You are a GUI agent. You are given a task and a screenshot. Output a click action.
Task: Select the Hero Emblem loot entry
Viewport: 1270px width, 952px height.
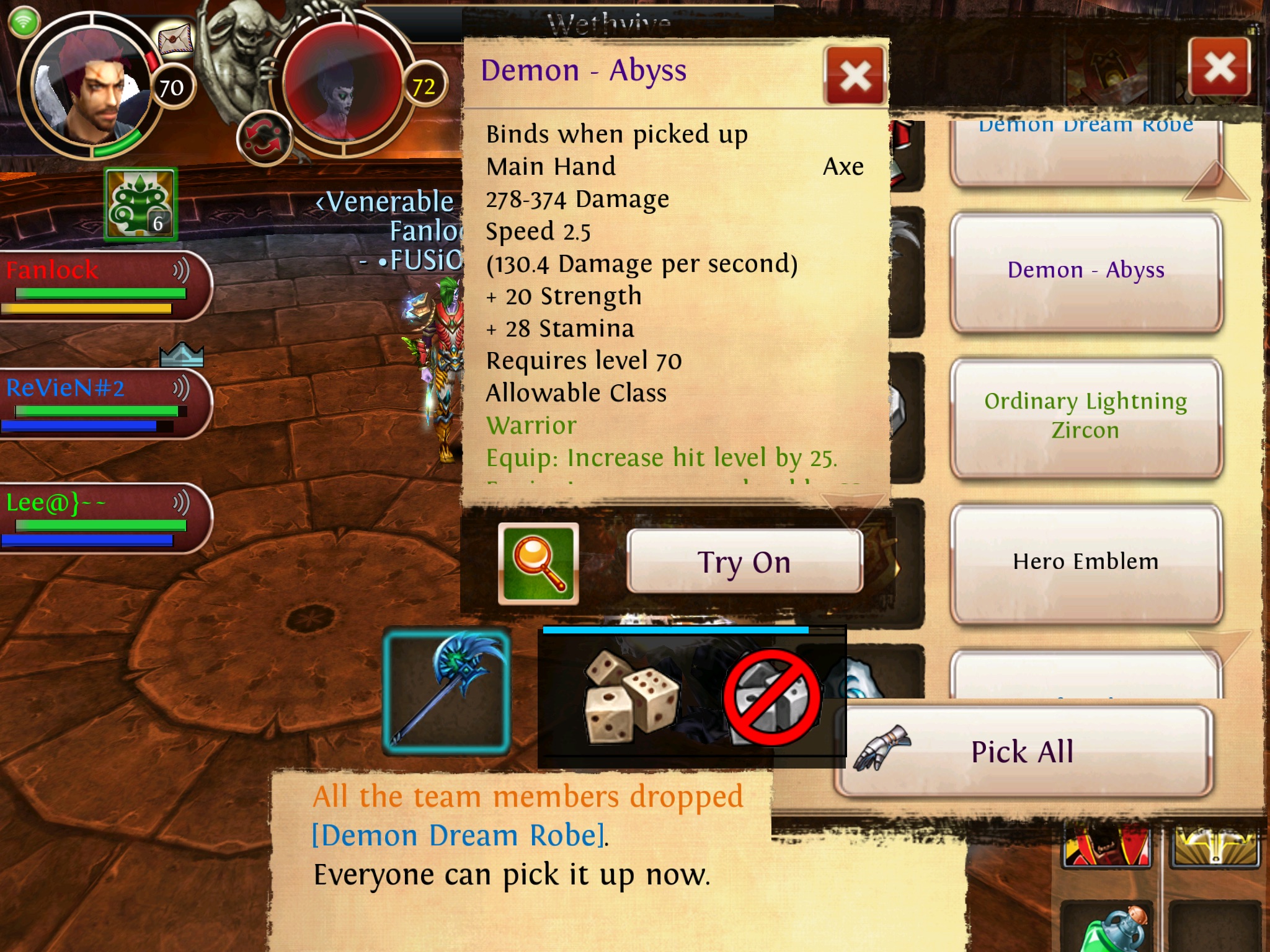click(x=1086, y=562)
